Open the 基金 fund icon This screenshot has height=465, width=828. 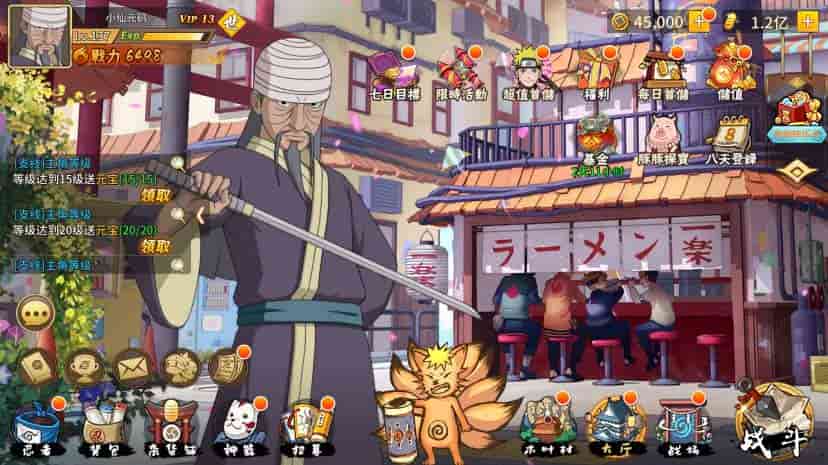tap(598, 139)
